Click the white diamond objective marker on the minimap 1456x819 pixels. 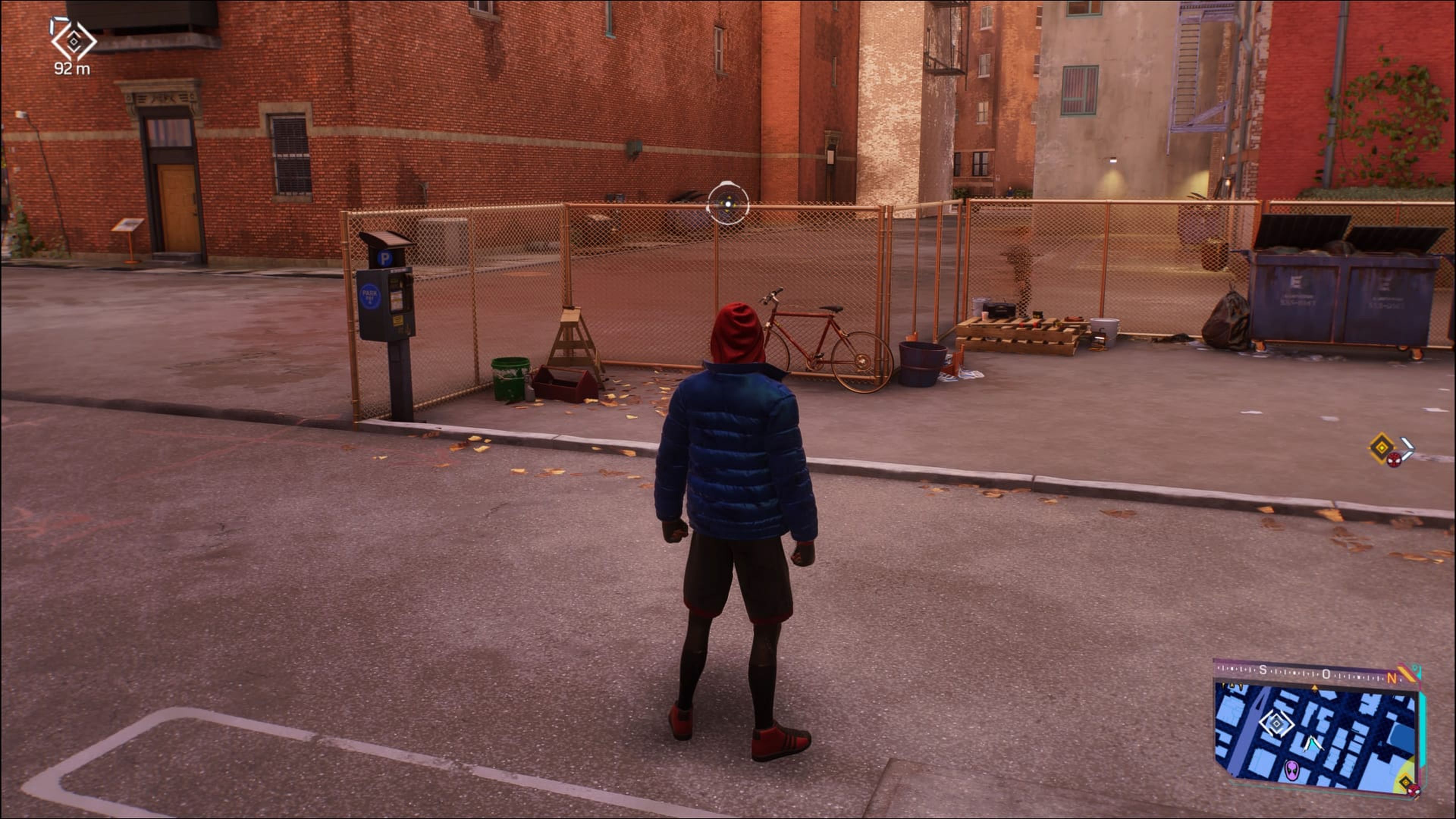(x=1277, y=724)
